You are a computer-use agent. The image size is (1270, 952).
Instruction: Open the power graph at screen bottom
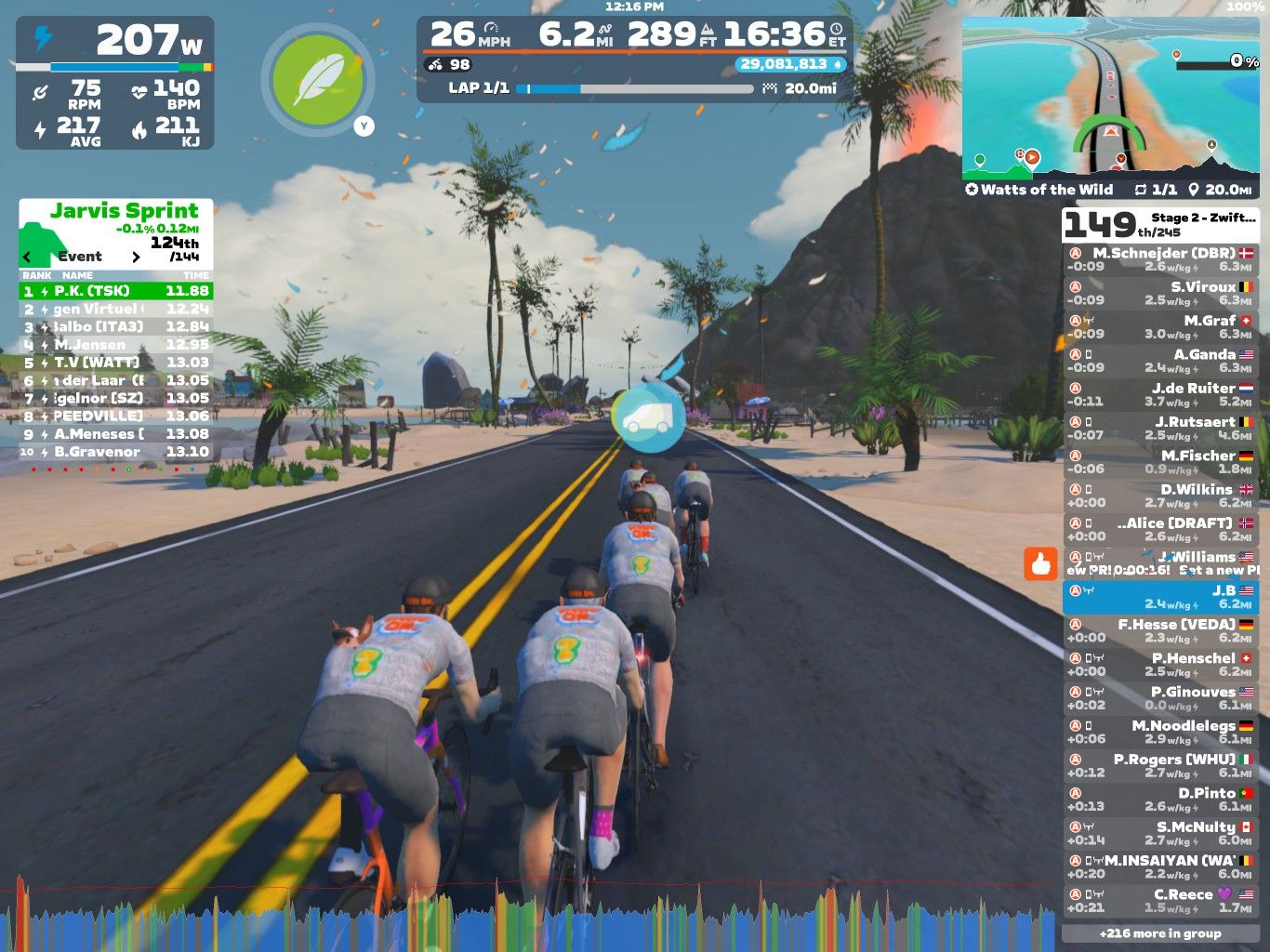click(530, 920)
